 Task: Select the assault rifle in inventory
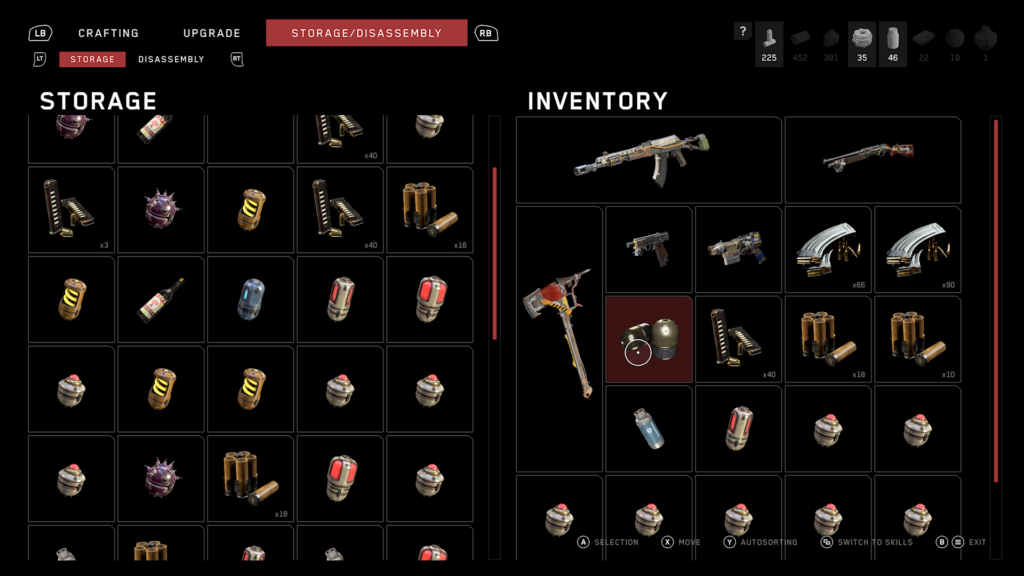coord(649,160)
